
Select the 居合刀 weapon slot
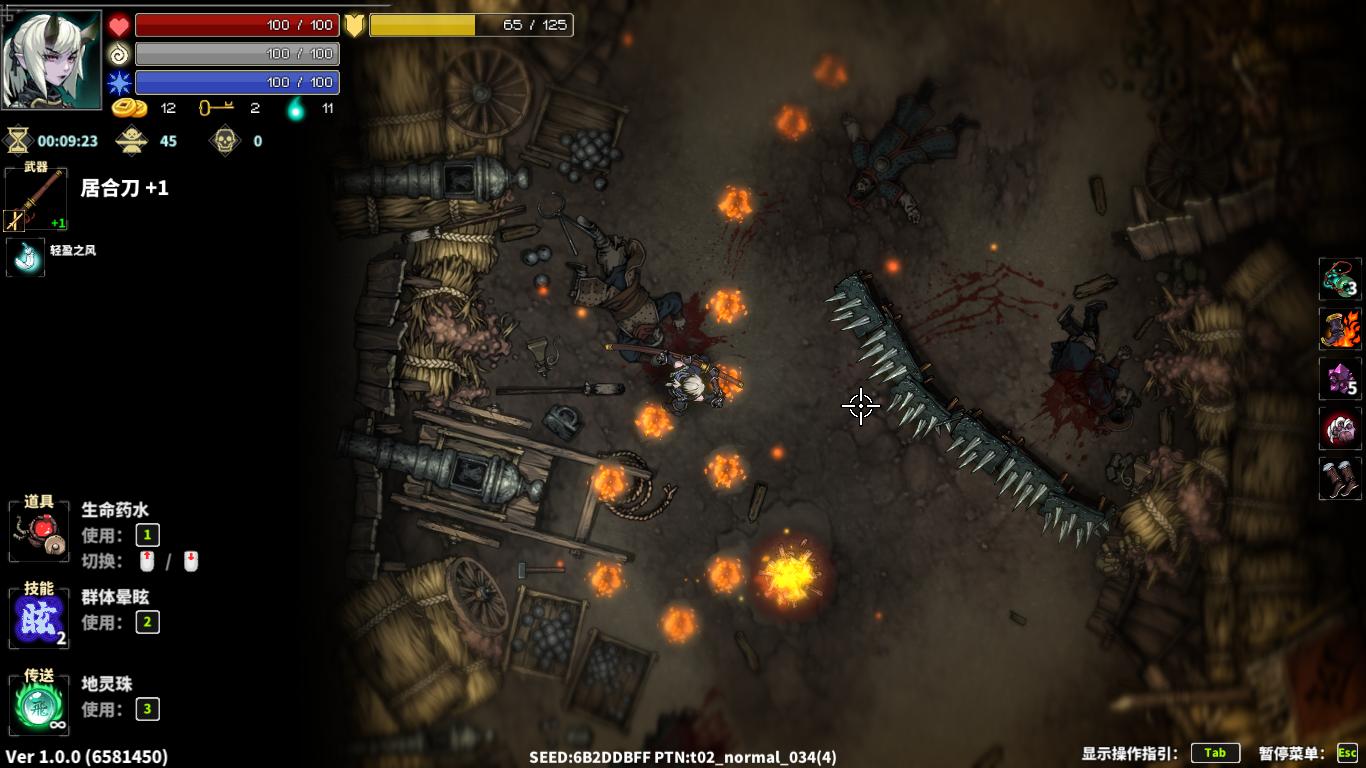[36, 200]
